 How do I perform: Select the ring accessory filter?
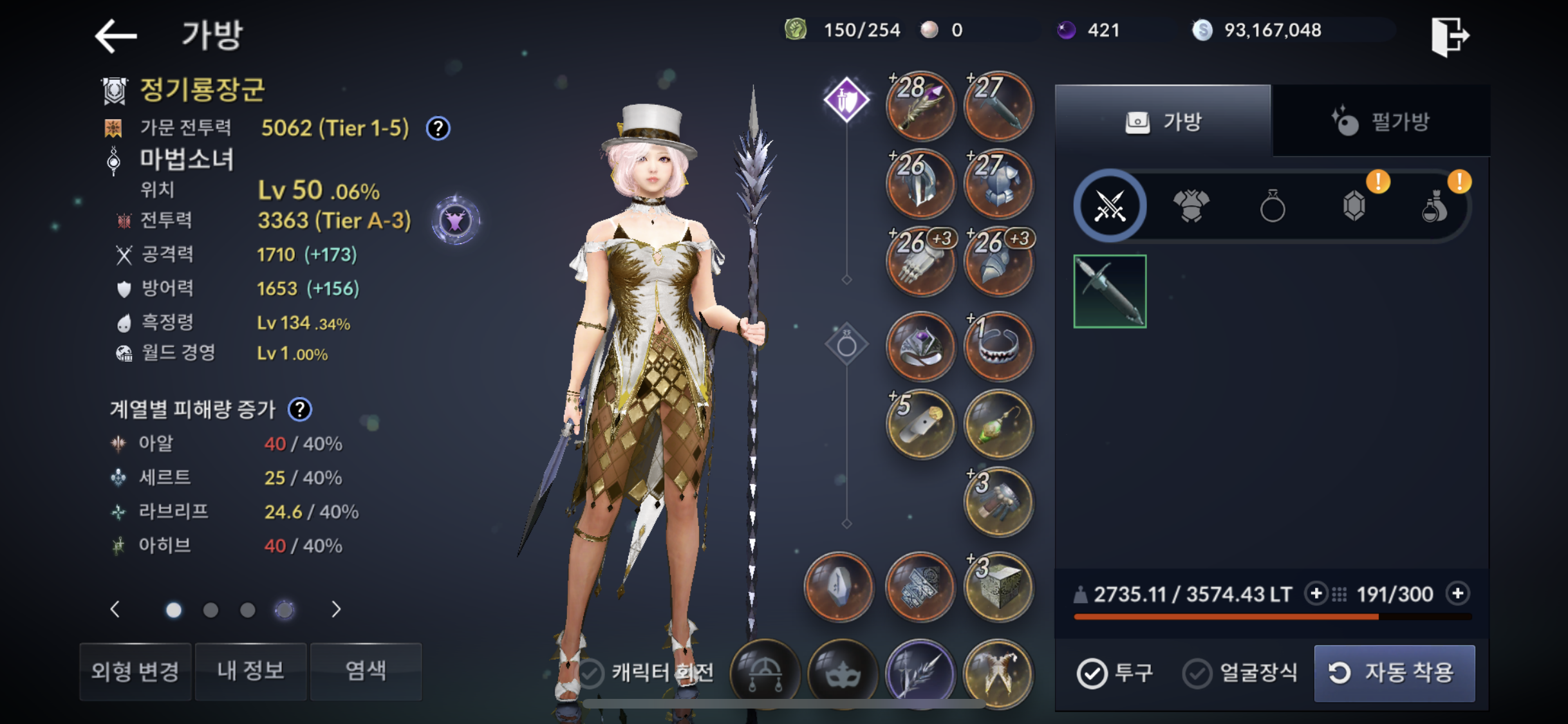pos(1272,207)
